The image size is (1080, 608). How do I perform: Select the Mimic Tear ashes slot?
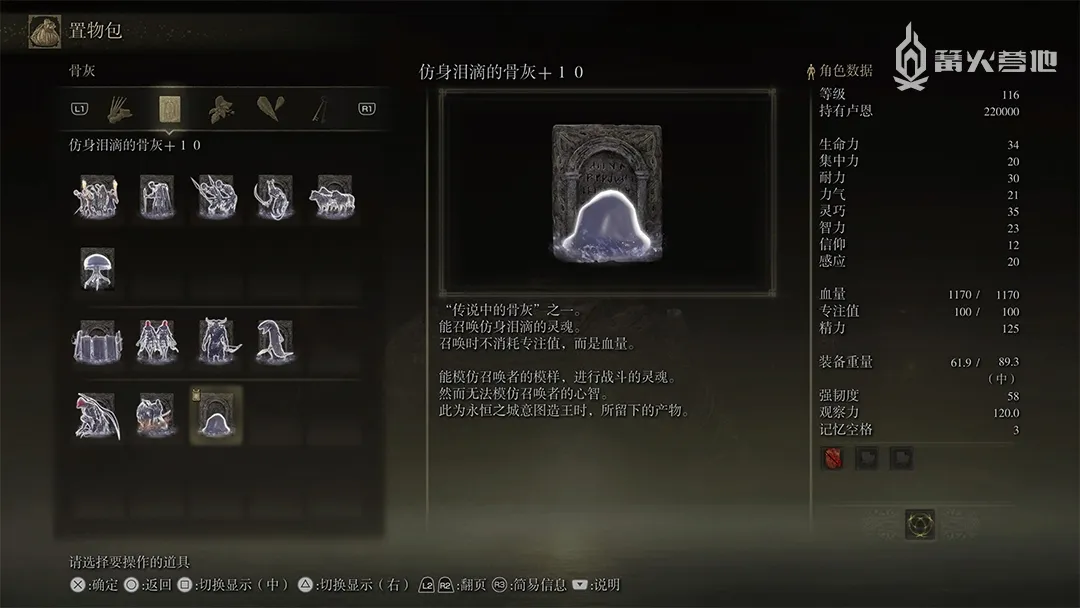(215, 415)
